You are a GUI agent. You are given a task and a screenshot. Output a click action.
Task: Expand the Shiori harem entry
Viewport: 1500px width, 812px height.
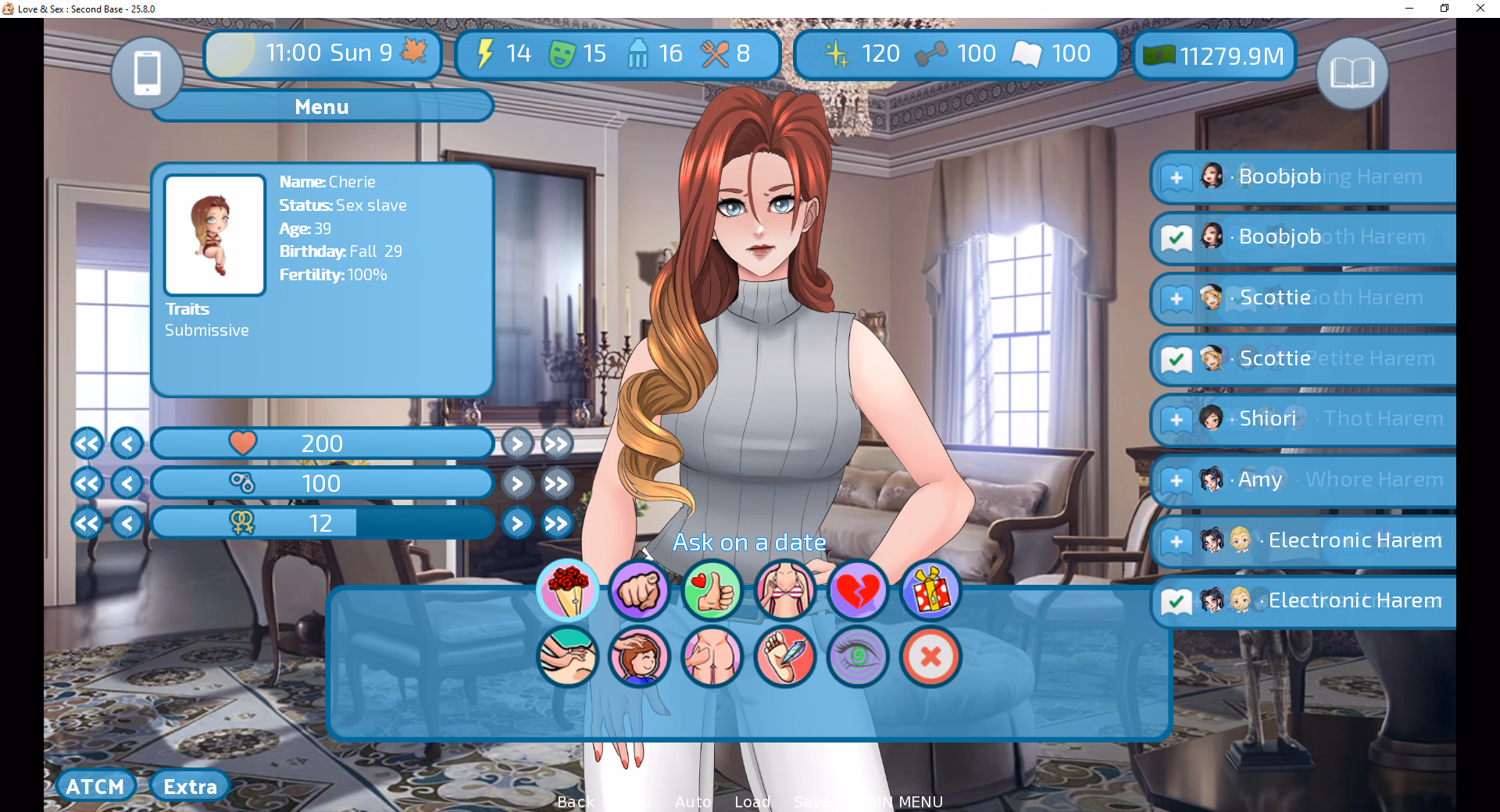tap(1177, 419)
